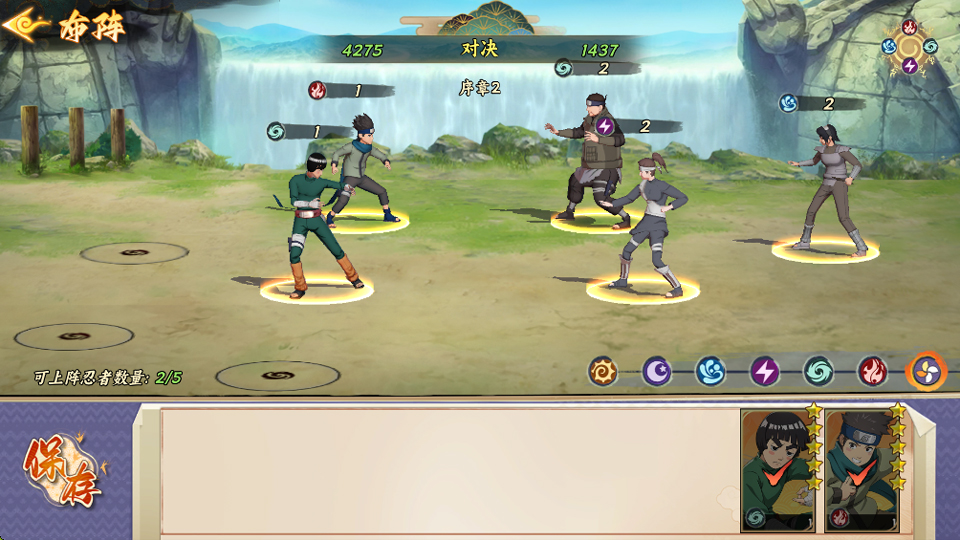Filter ninjas by the water element

[x=710, y=371]
